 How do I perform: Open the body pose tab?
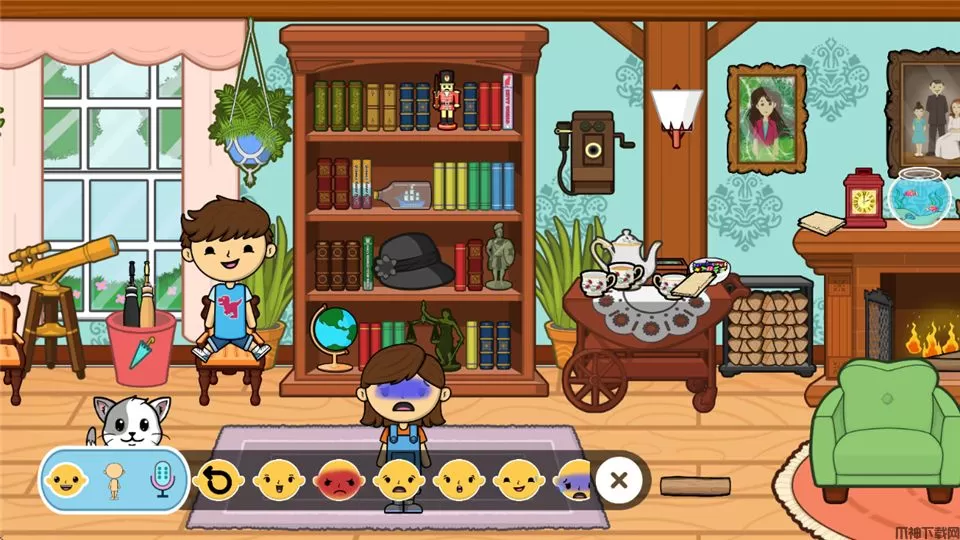(x=114, y=481)
